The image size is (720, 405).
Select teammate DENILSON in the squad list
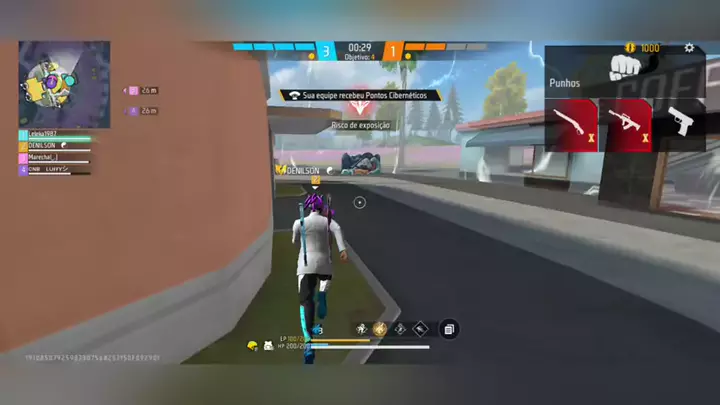tap(50, 146)
